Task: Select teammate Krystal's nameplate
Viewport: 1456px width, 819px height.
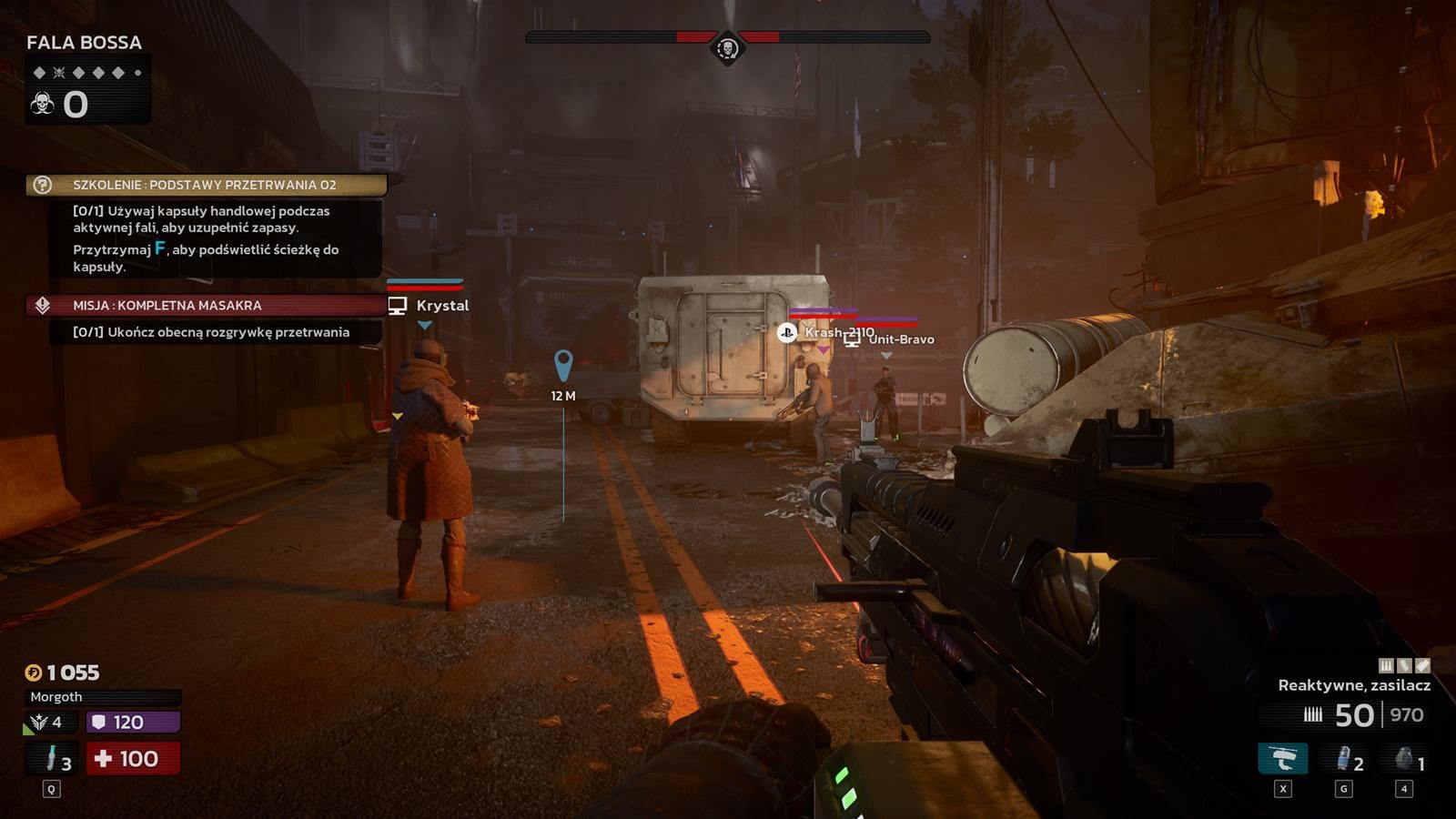Action: pos(441,306)
